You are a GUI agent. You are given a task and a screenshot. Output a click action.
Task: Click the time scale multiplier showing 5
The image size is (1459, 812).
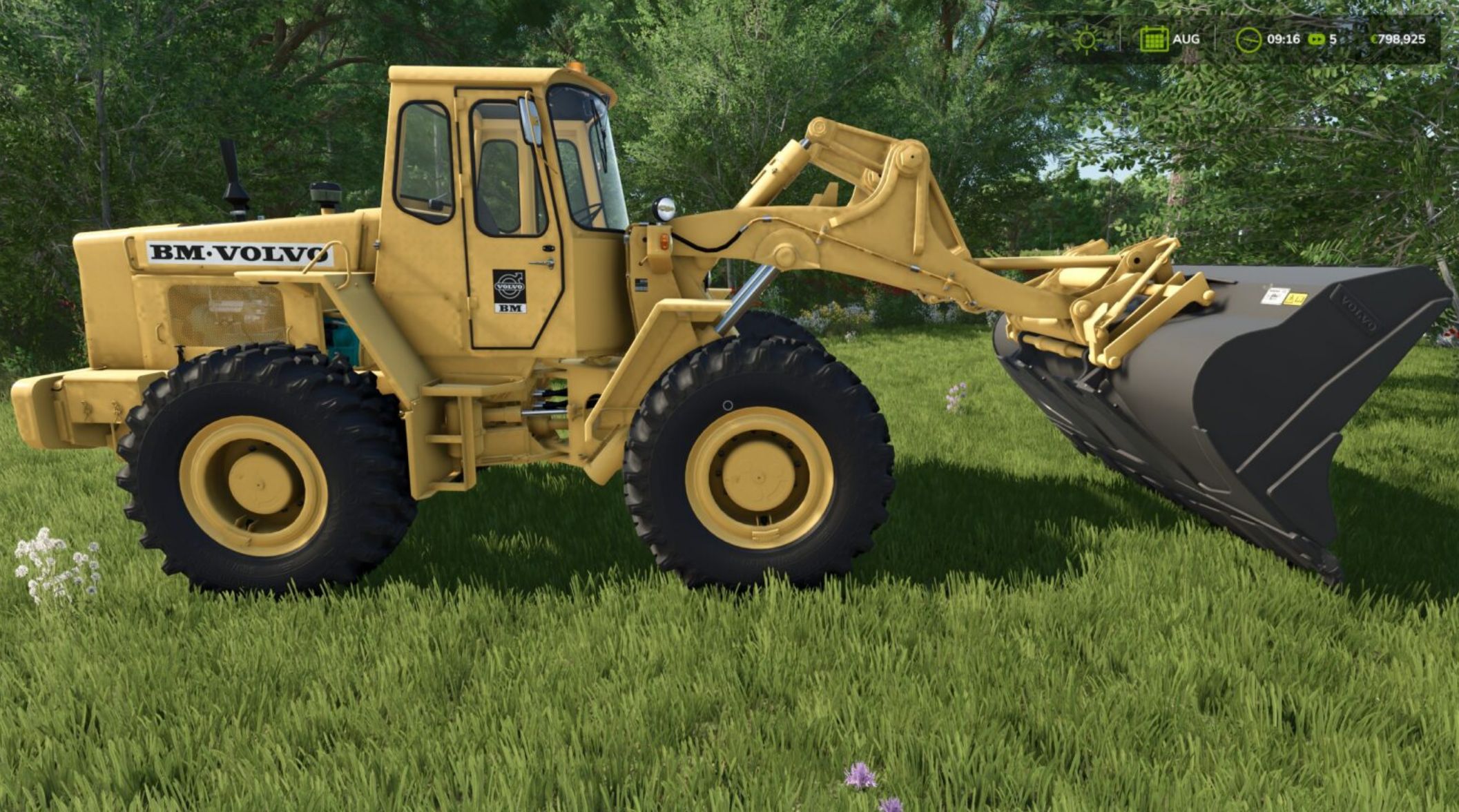point(1333,40)
